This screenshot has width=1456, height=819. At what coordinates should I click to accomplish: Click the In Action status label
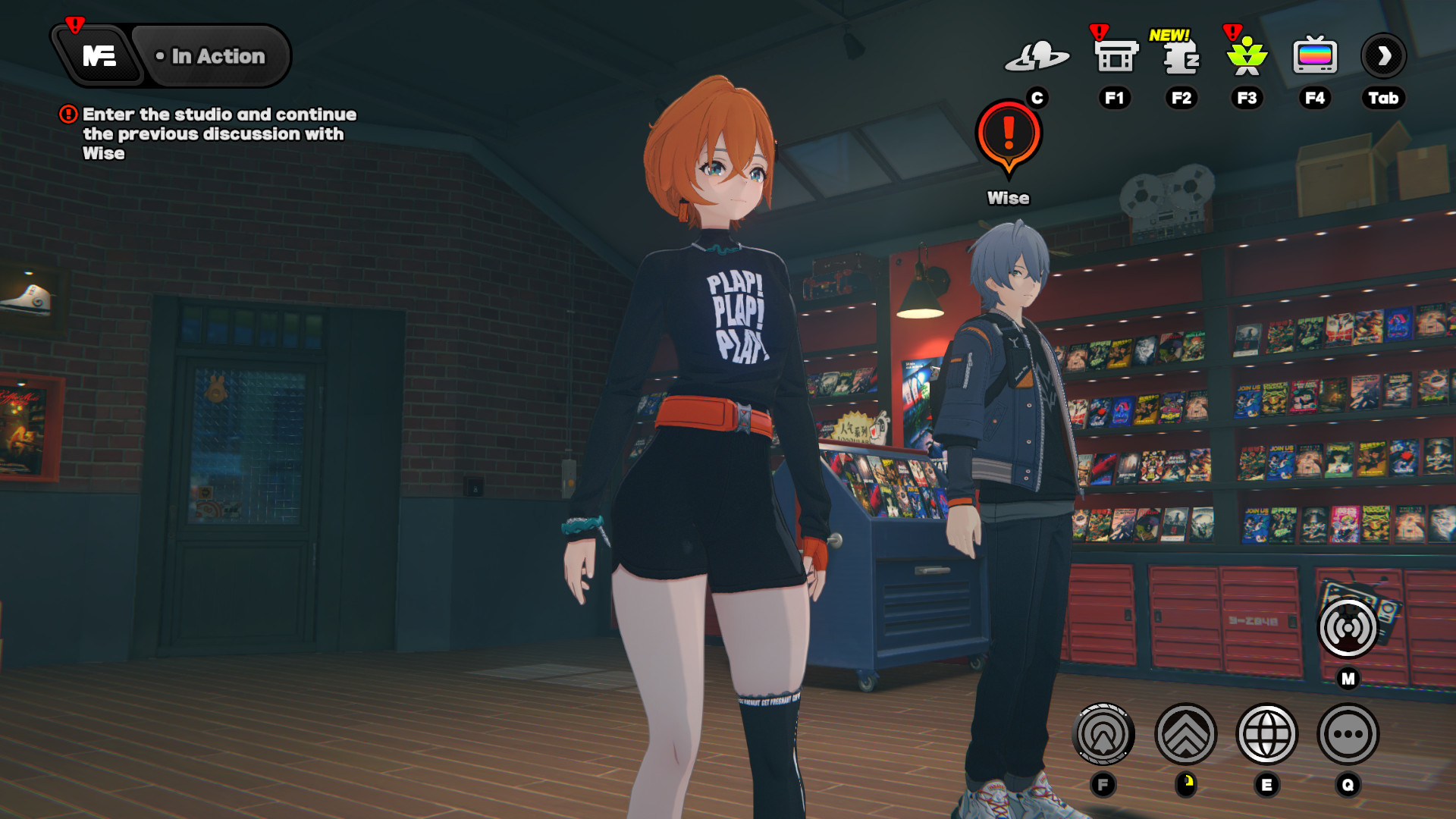(x=212, y=56)
